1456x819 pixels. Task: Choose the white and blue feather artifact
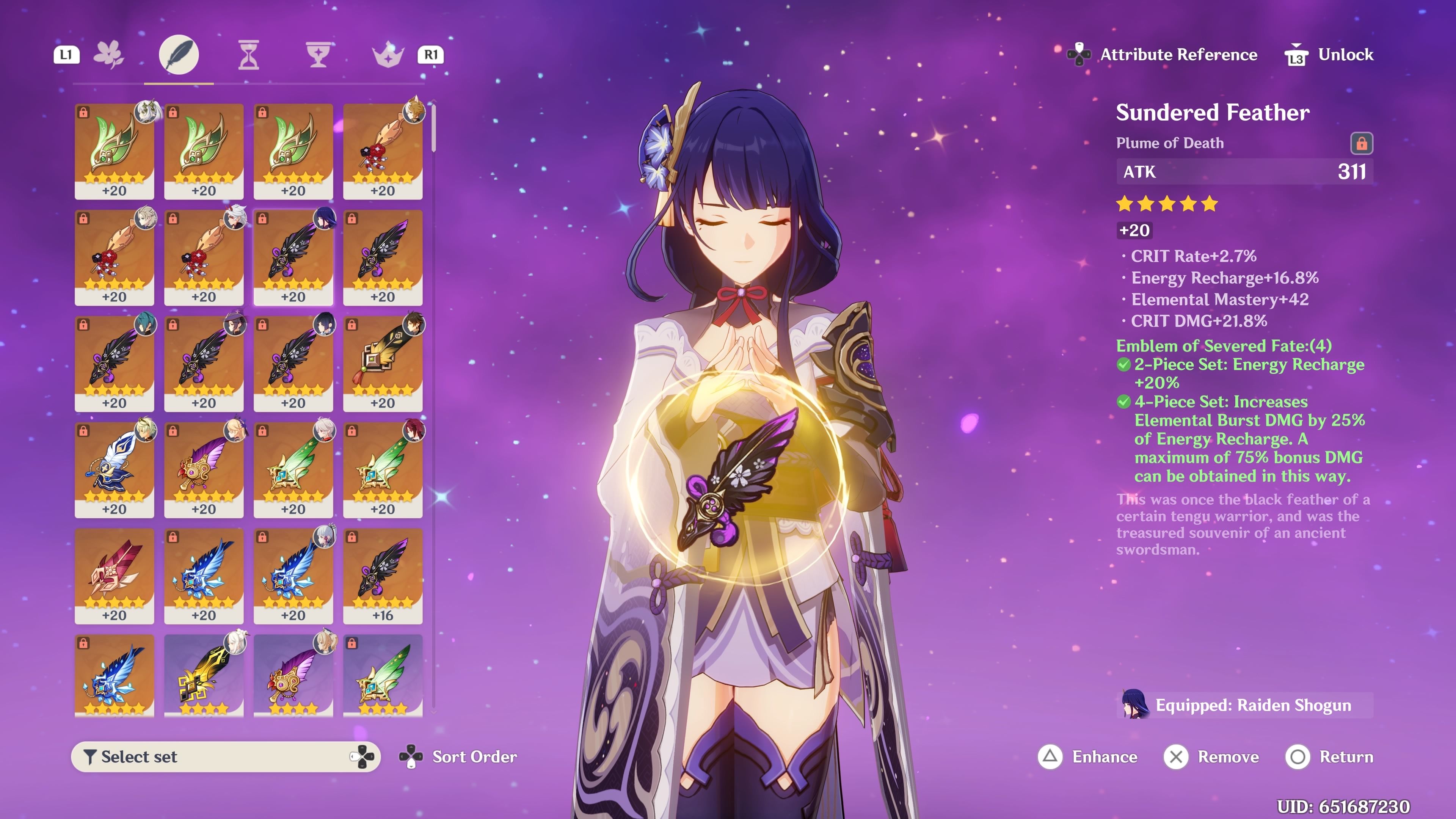tap(114, 469)
